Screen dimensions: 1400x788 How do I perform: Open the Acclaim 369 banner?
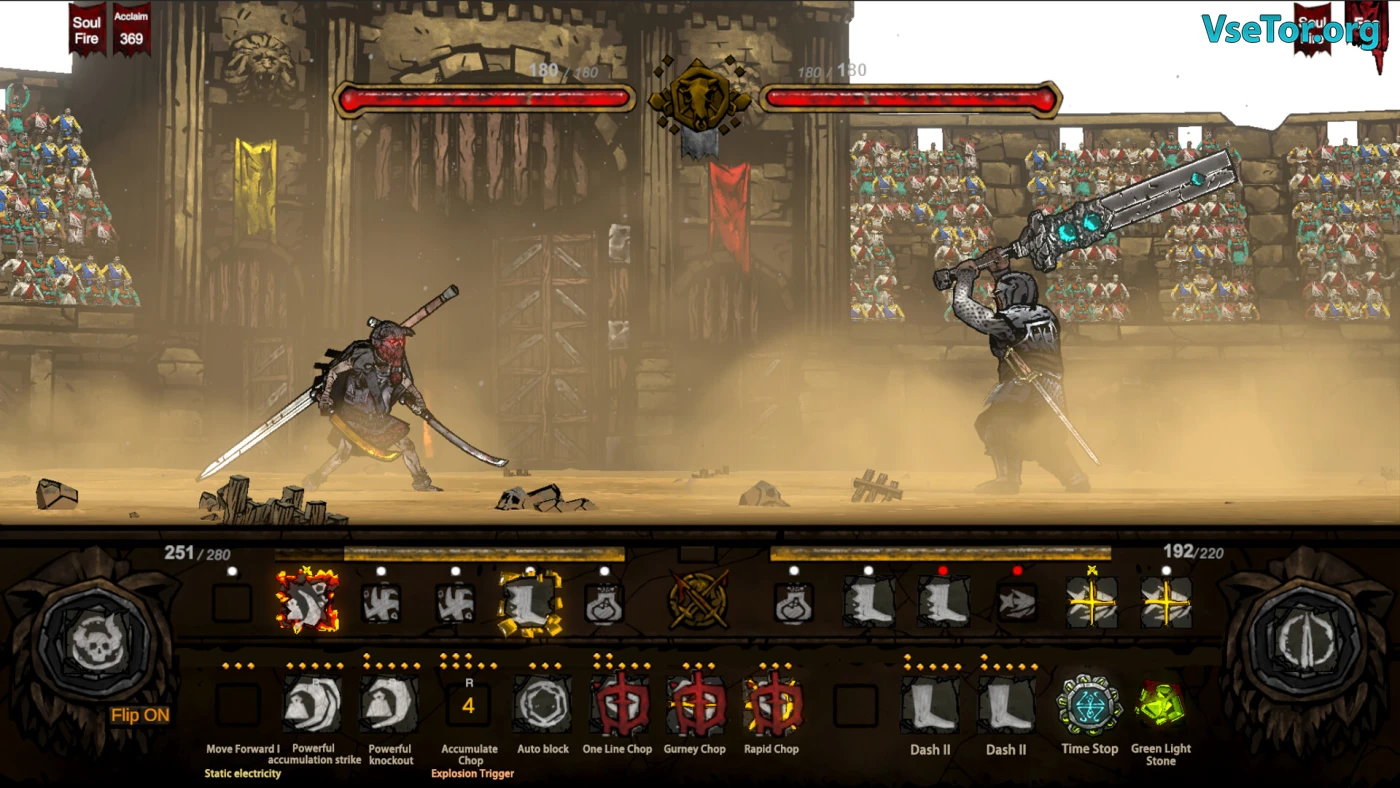[131, 30]
